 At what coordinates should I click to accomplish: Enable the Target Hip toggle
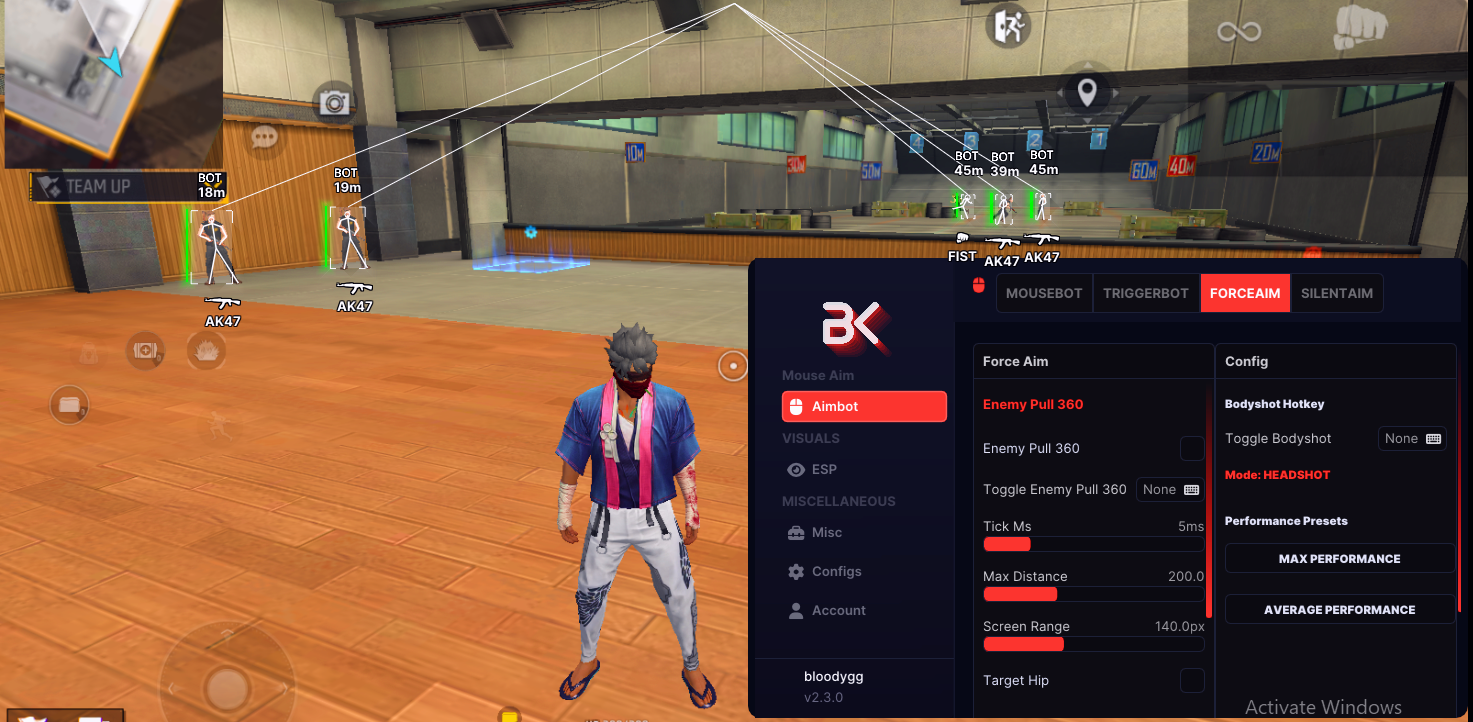pyautogui.click(x=1192, y=680)
